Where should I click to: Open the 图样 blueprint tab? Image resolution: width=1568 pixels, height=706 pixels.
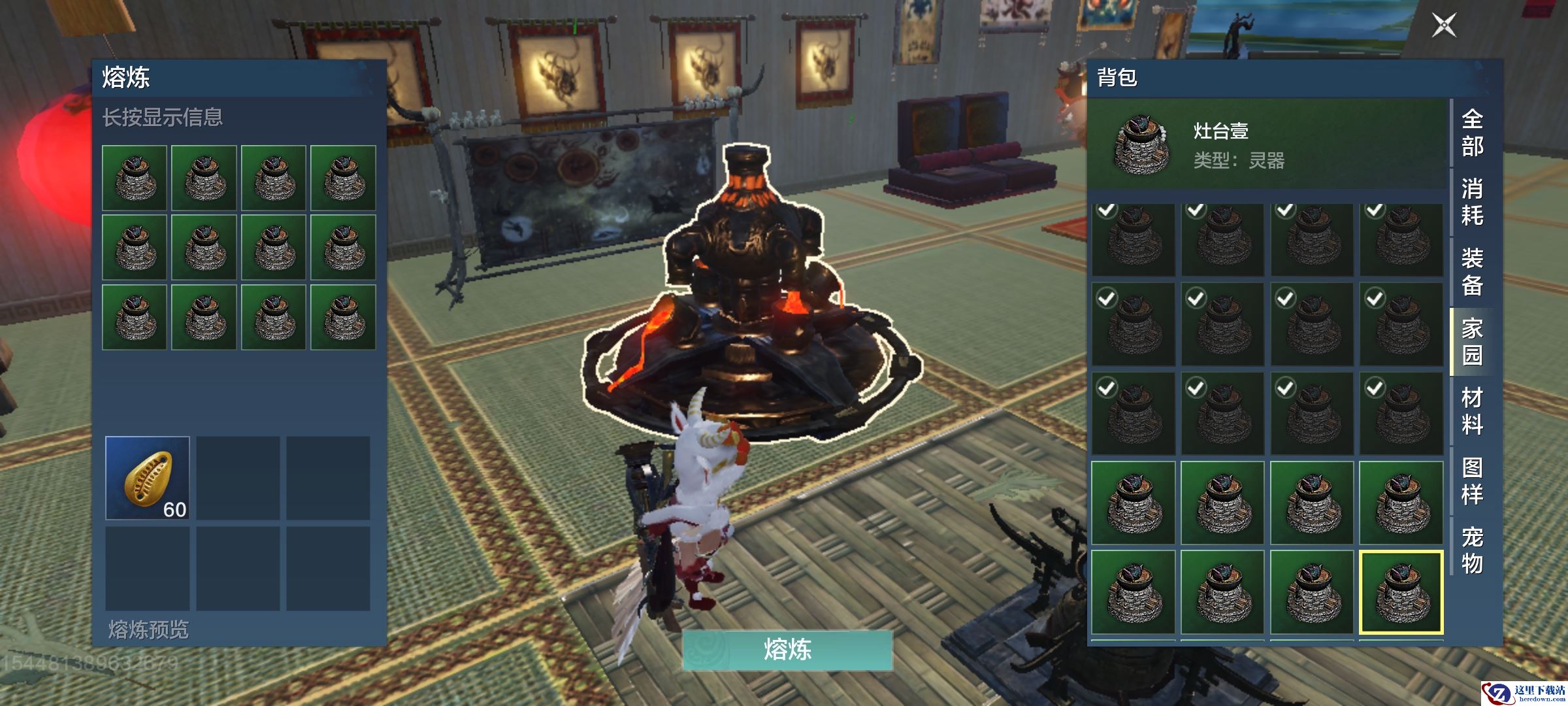[x=1472, y=481]
